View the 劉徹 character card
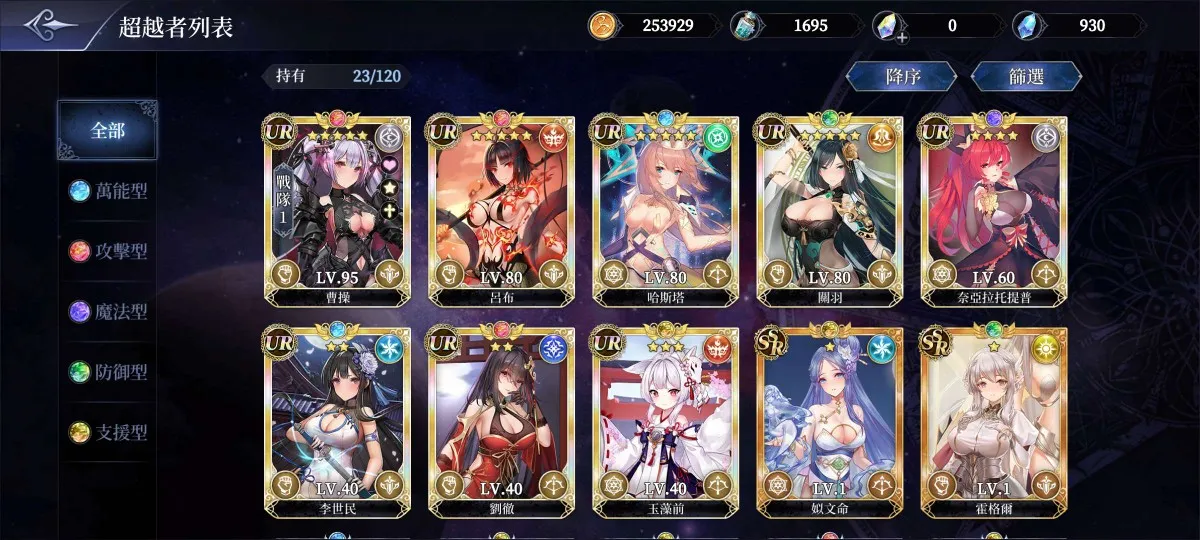Screen dimensions: 1200x540 click(x=498, y=422)
